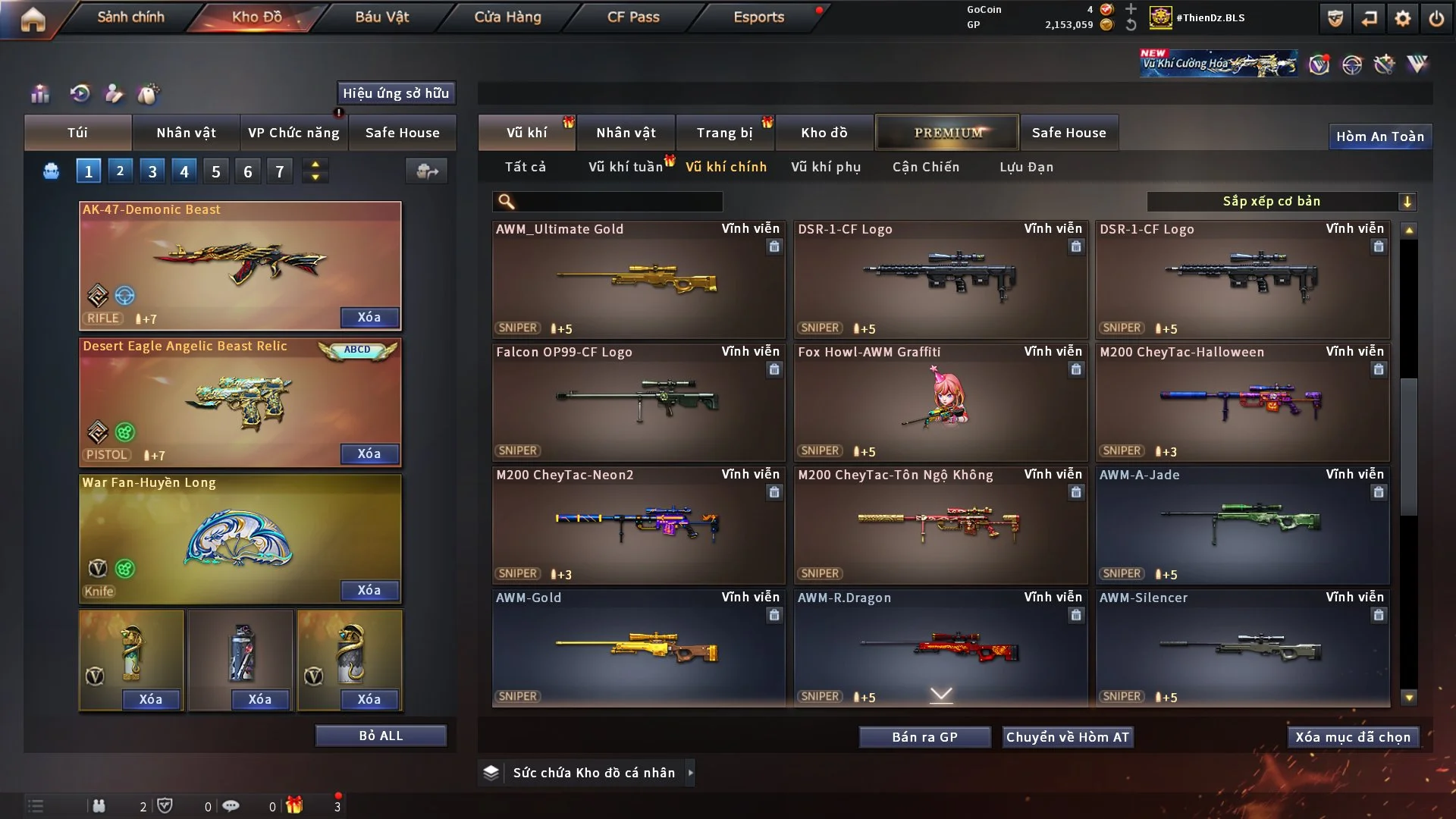Filter by Vũ khí phụ category
1456x819 pixels.
826,167
